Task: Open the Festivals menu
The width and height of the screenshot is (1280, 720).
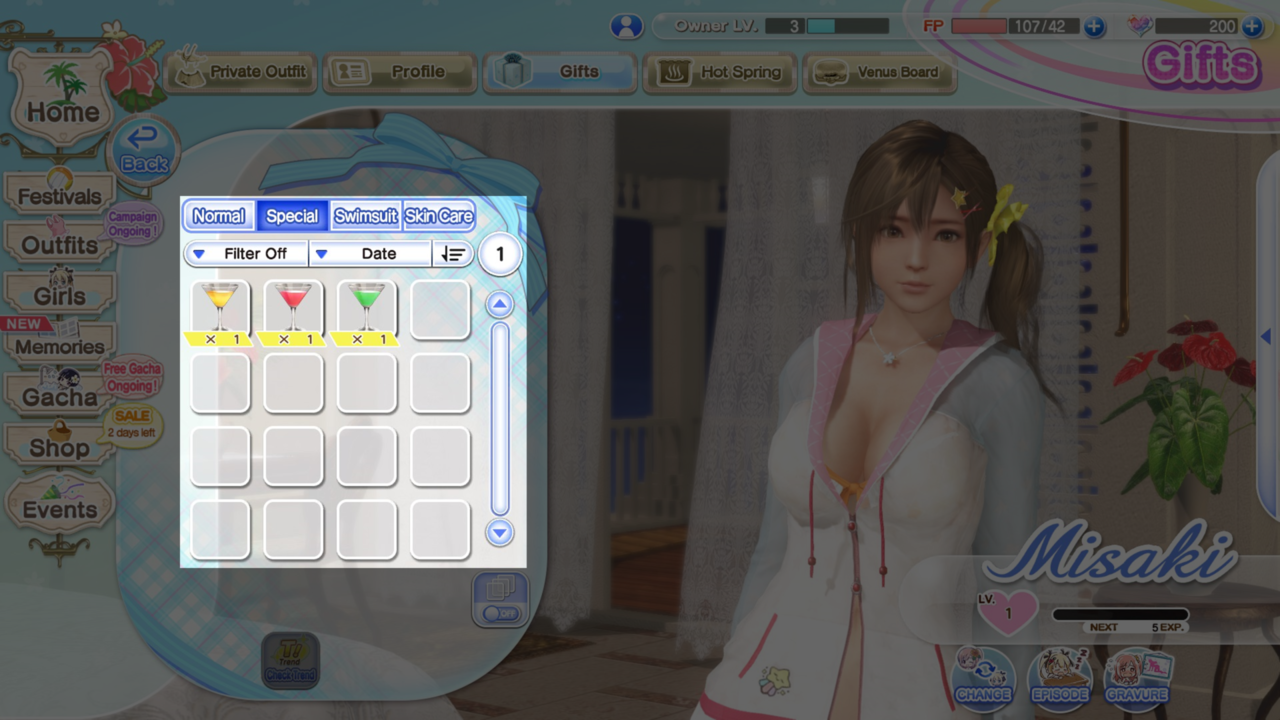Action: pos(60,195)
